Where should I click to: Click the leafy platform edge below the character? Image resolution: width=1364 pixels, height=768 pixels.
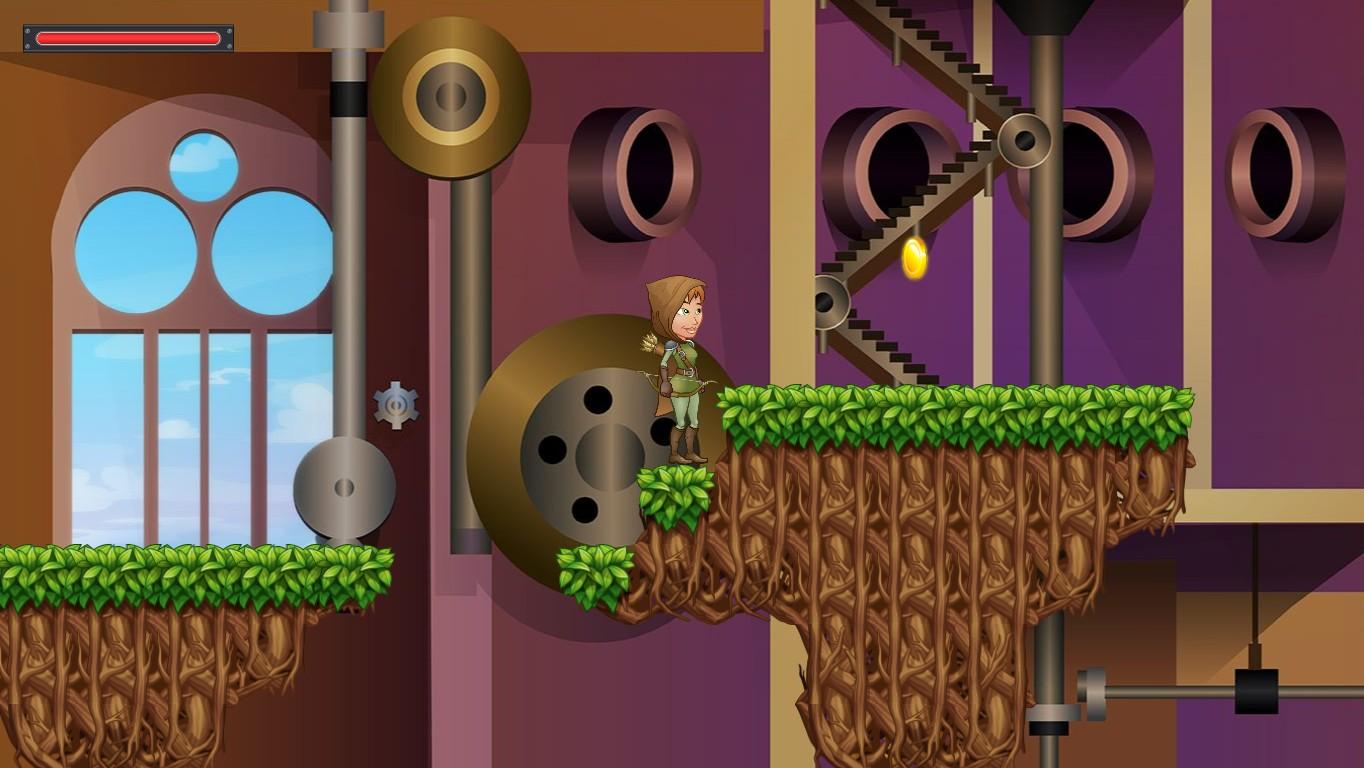[x=677, y=495]
